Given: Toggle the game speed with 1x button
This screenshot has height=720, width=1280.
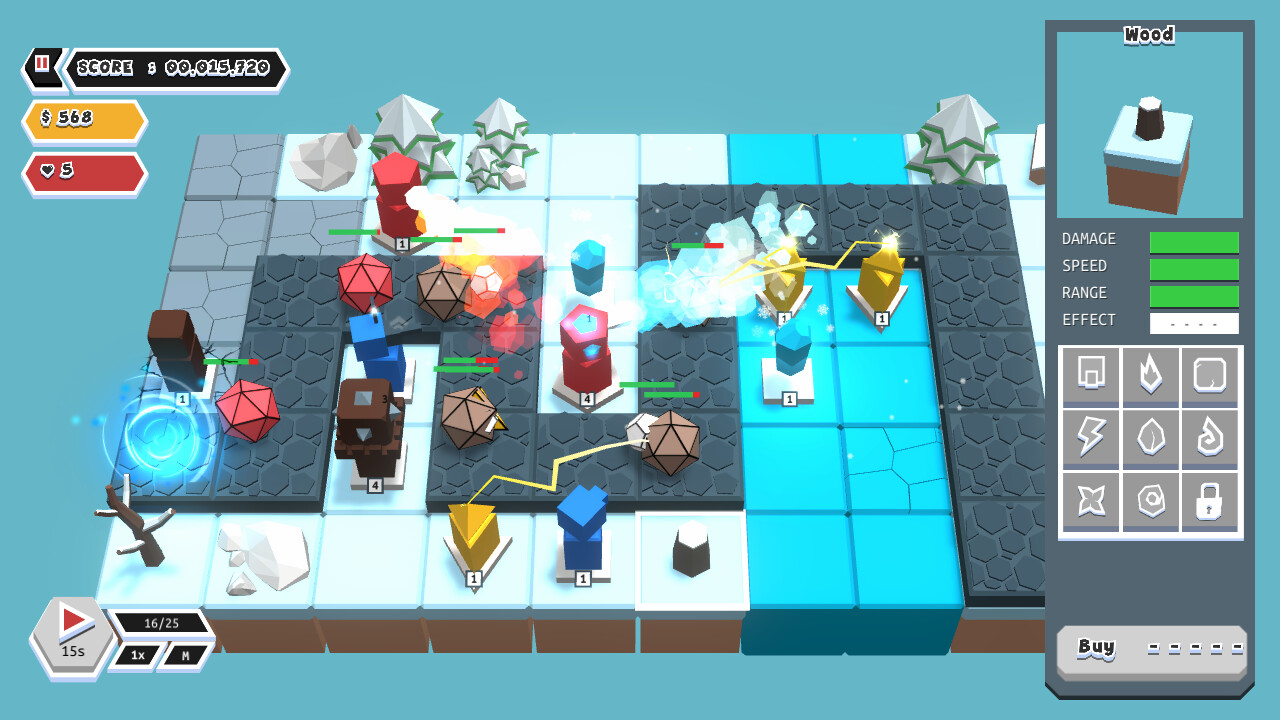Looking at the screenshot, I should (x=135, y=655).
